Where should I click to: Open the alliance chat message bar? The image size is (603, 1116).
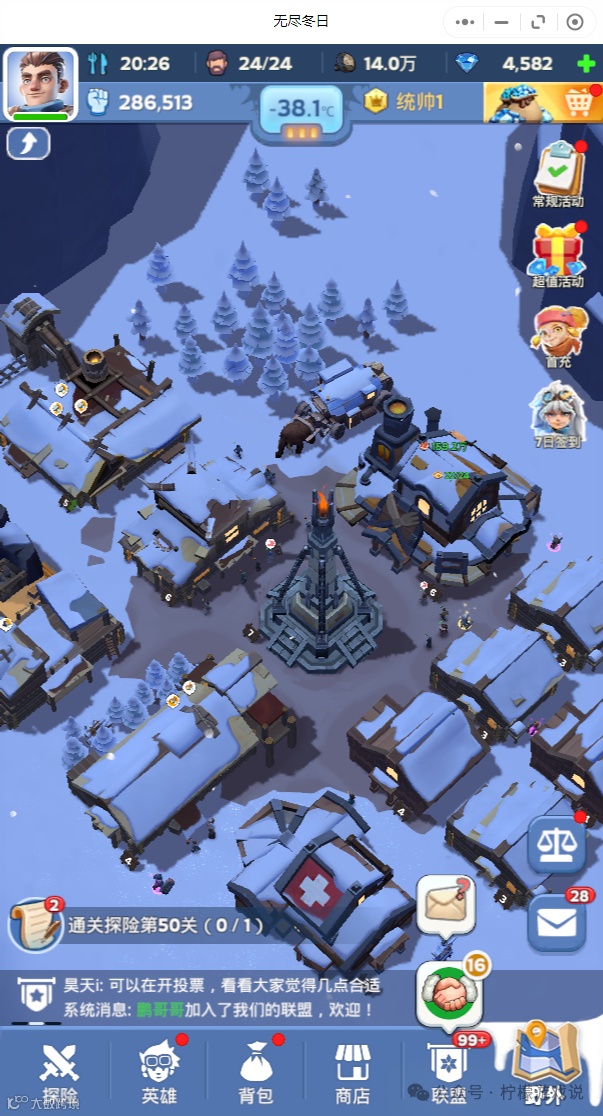[200, 997]
